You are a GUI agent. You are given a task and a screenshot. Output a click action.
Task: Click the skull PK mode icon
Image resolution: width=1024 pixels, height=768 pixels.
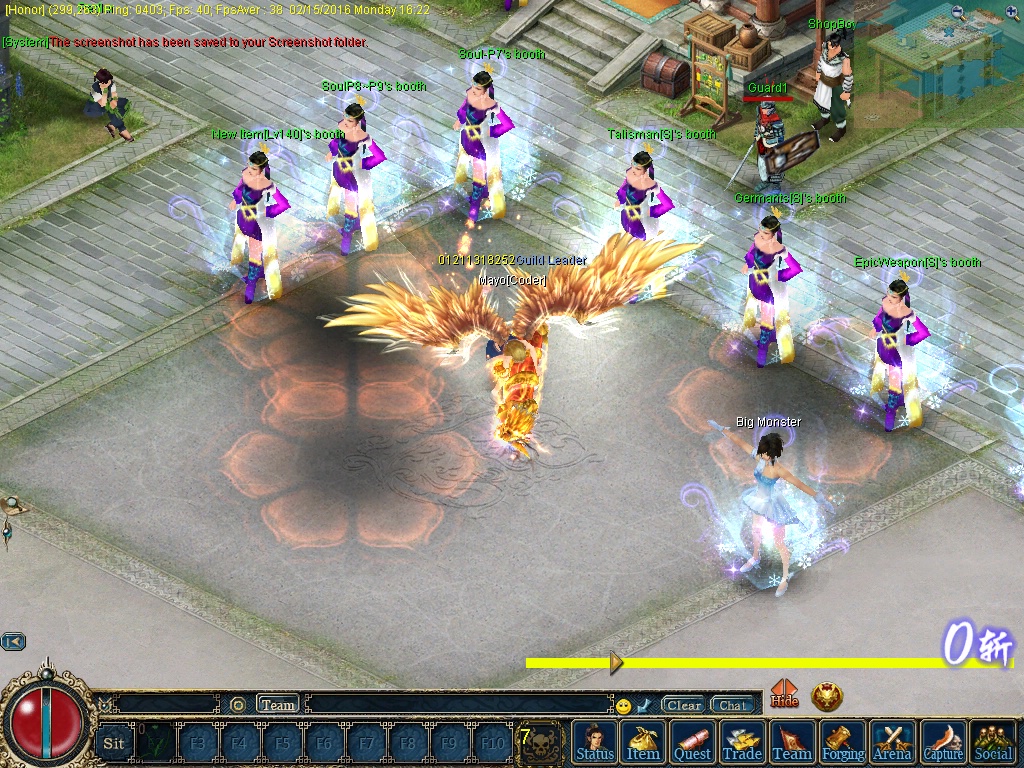click(x=542, y=742)
